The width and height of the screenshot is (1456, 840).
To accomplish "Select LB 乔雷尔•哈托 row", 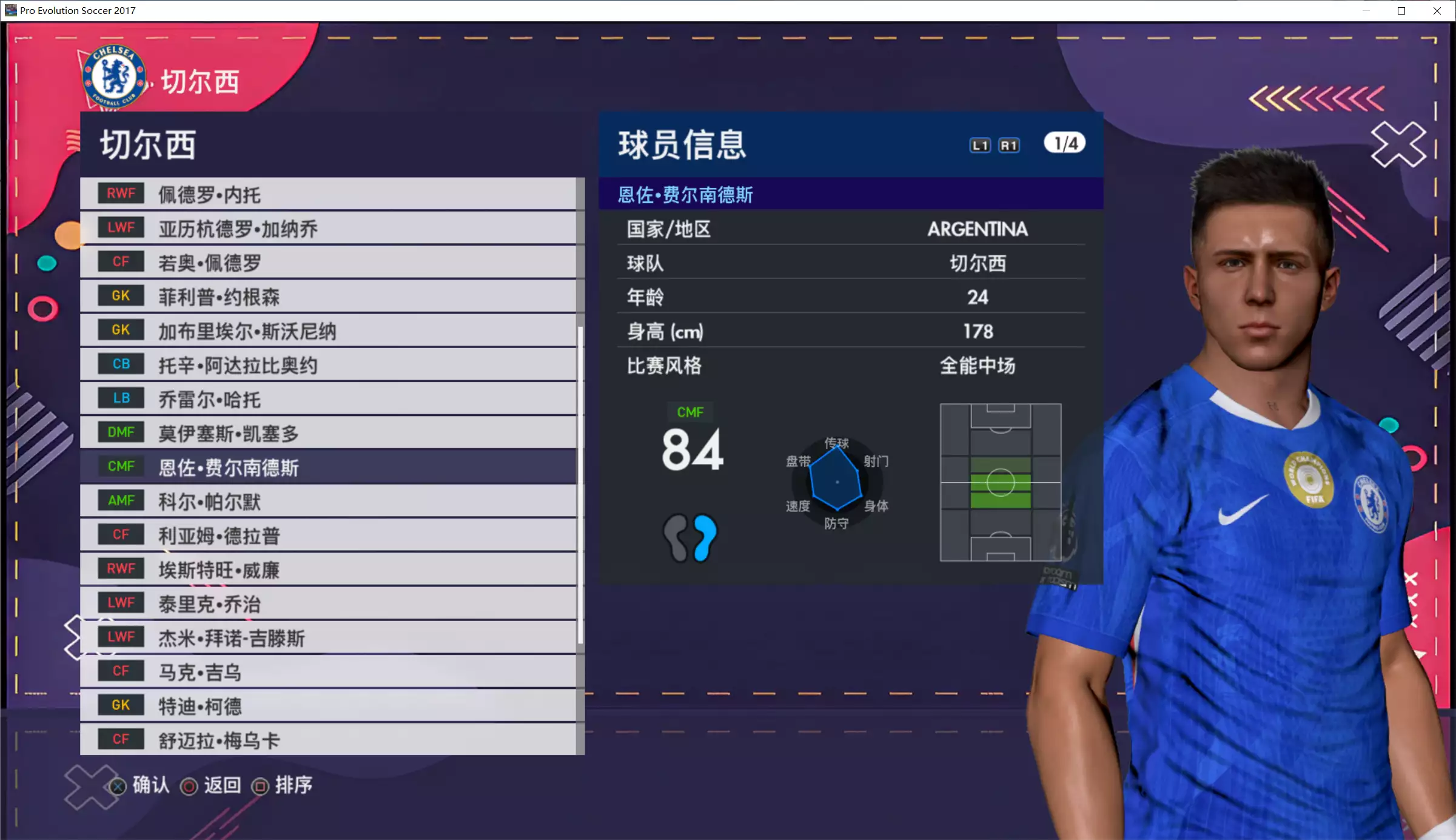I will coord(327,398).
